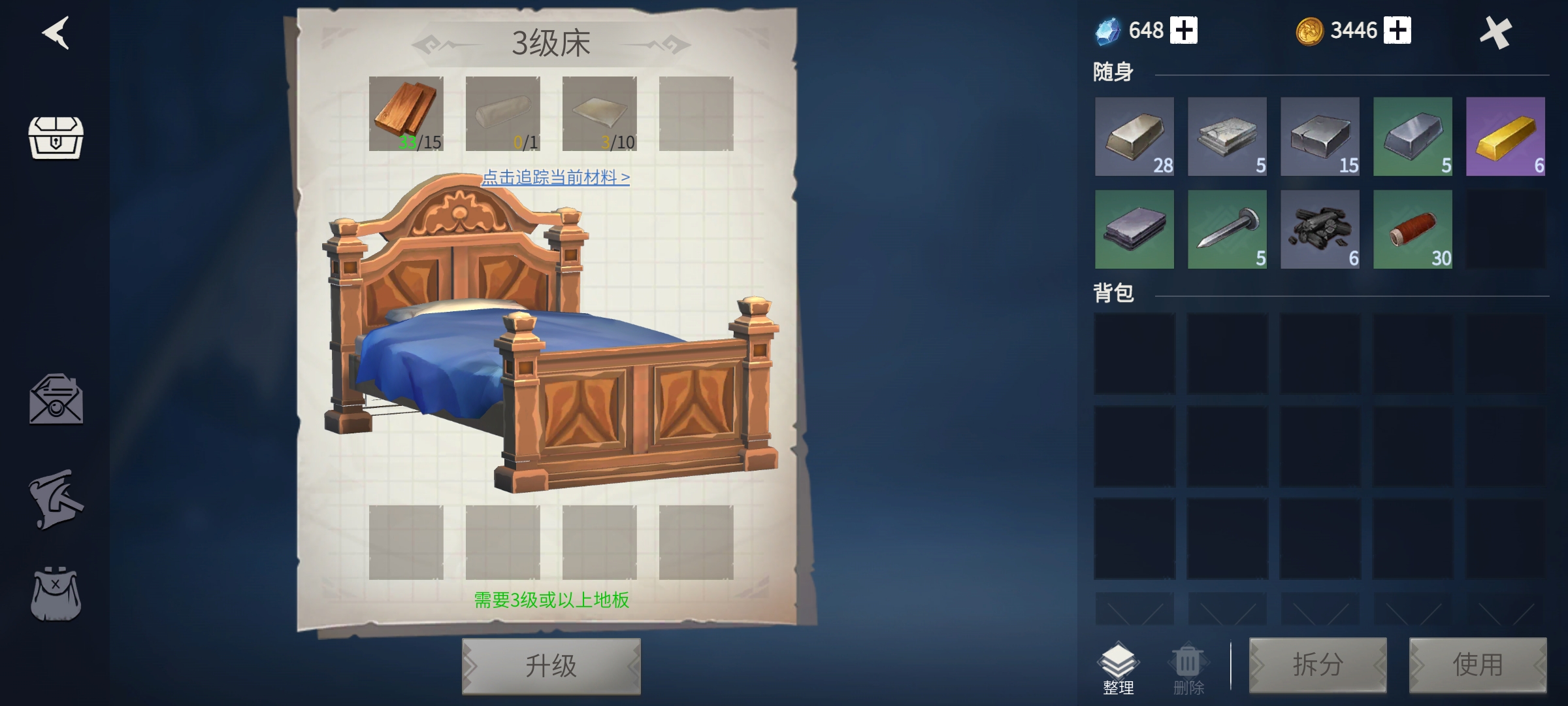Select the charcoal item with quantity 6
This screenshot has width=1568, height=706.
pos(1321,230)
